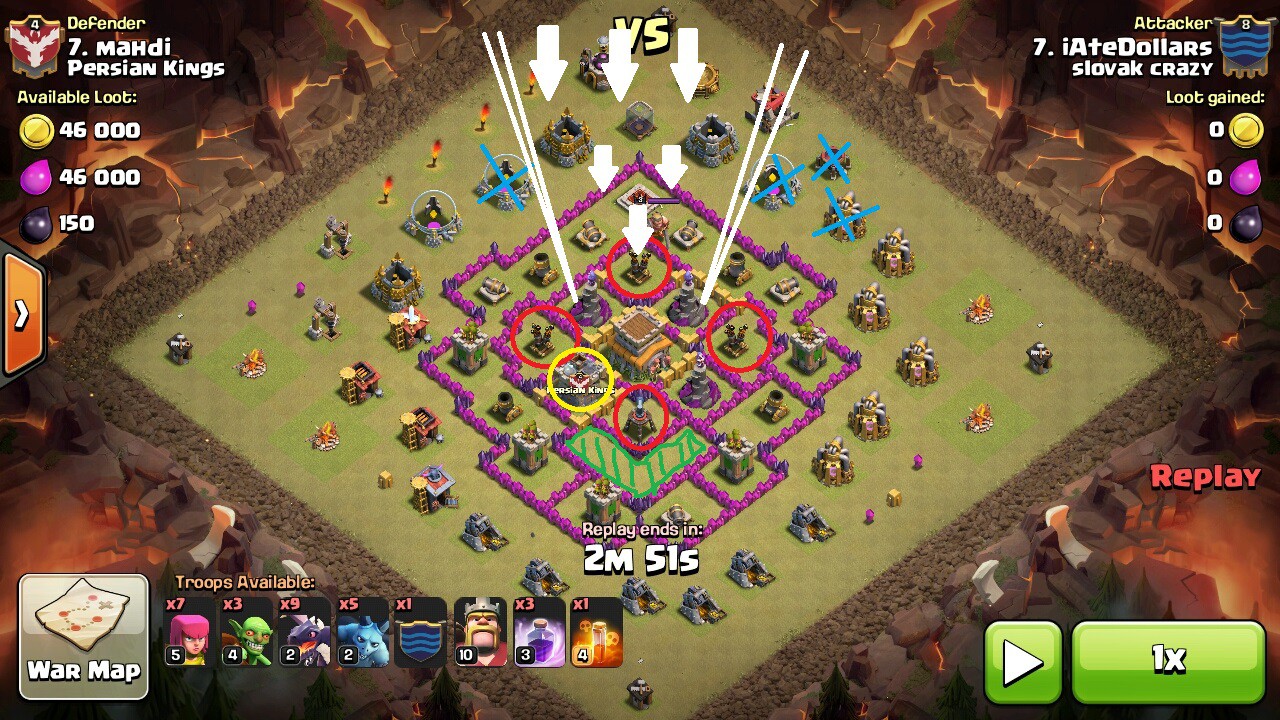Choose the Barbarian King card
Image resolution: width=1280 pixels, height=720 pixels.
pos(480,632)
